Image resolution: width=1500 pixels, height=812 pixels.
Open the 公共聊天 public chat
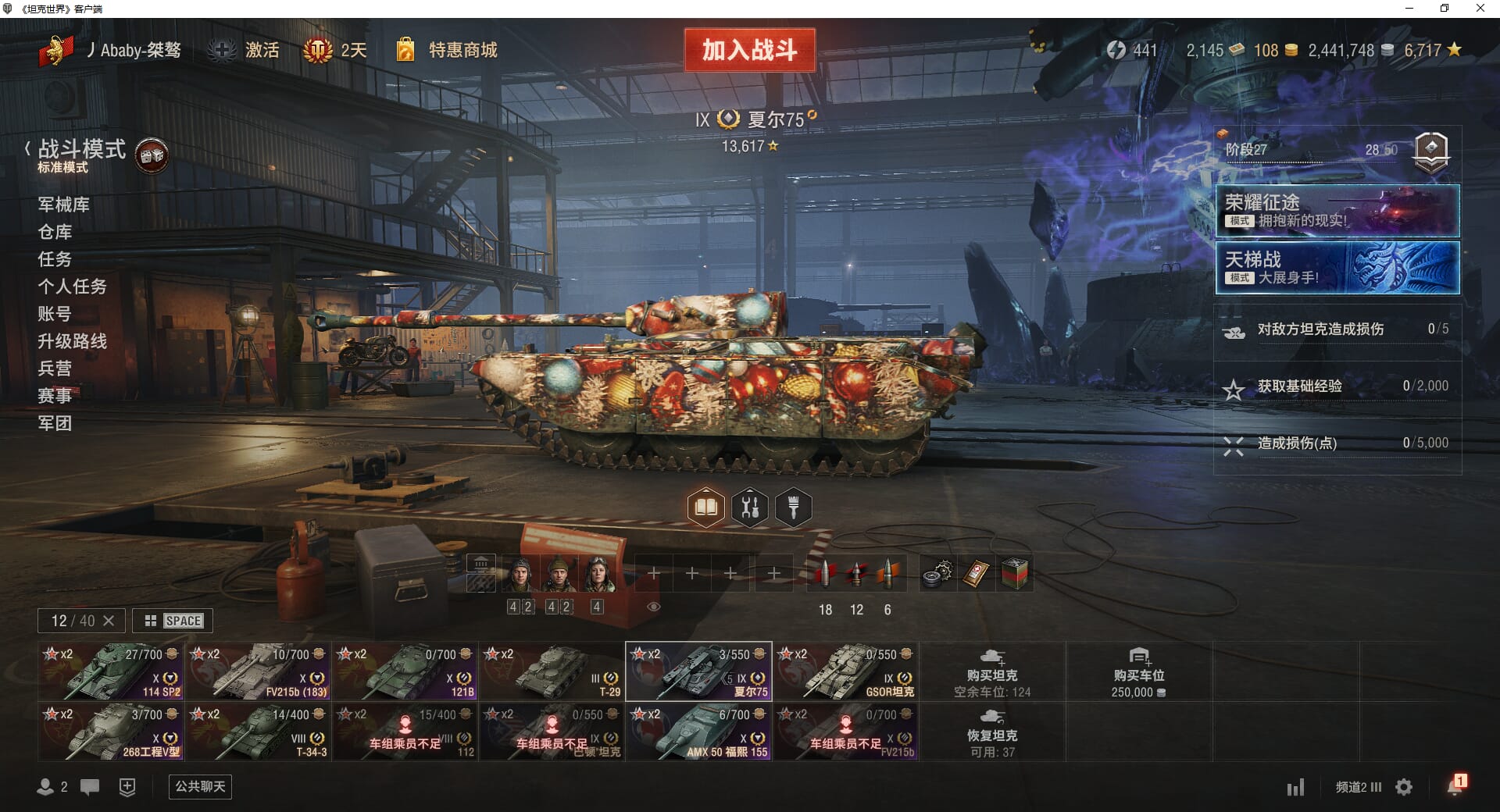[x=200, y=786]
